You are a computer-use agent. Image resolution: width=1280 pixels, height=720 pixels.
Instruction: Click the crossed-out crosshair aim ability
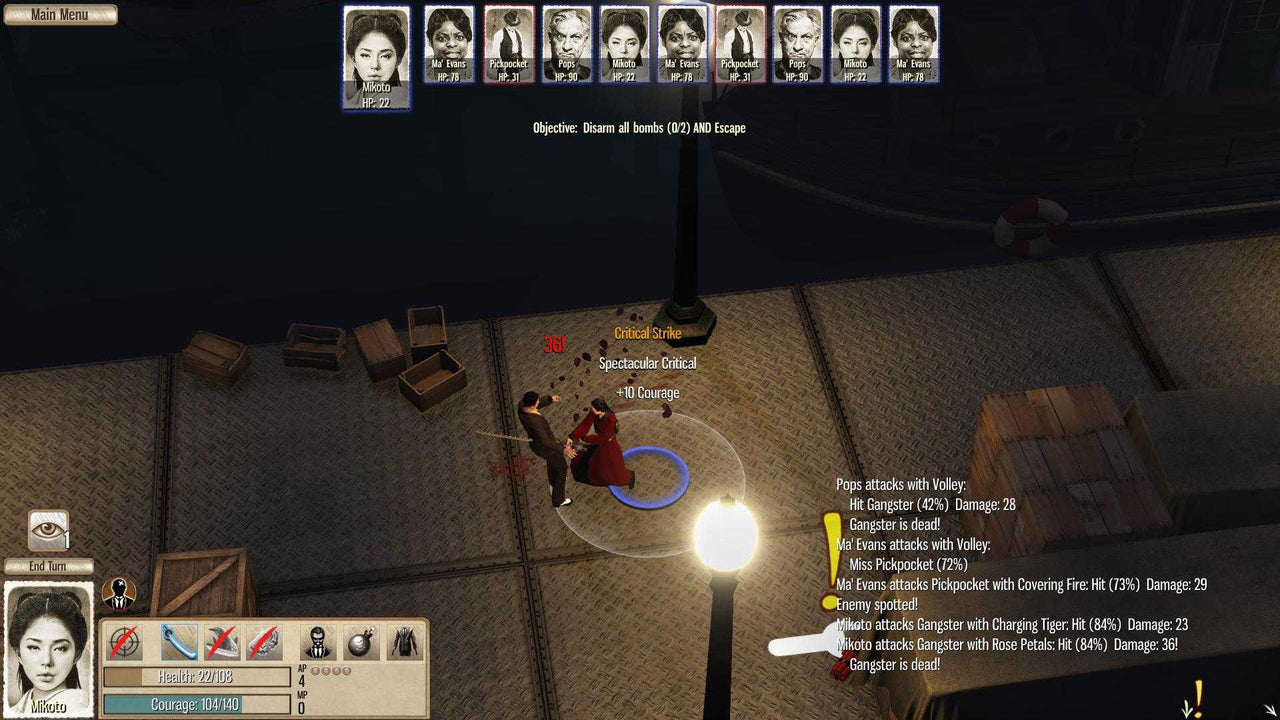(122, 640)
